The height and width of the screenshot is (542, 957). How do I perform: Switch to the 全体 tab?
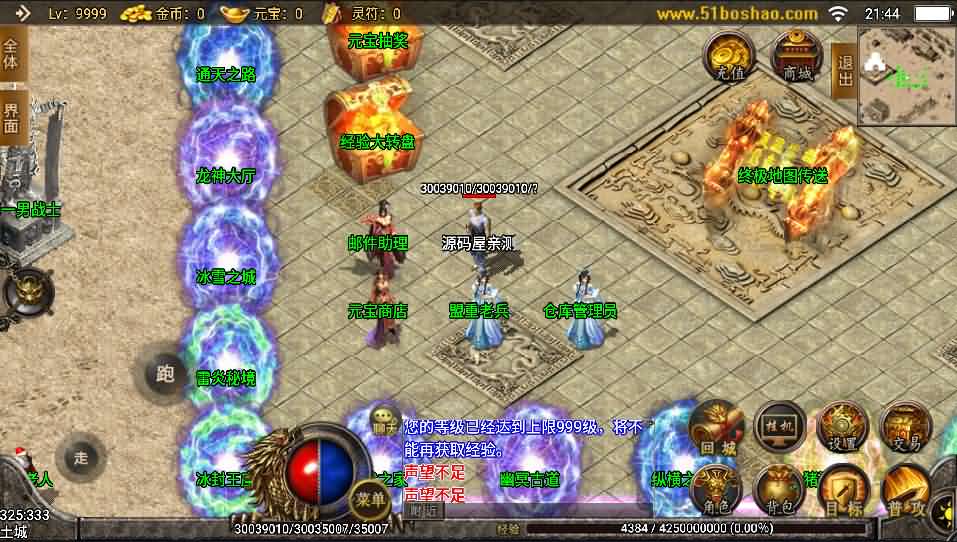click(x=12, y=56)
